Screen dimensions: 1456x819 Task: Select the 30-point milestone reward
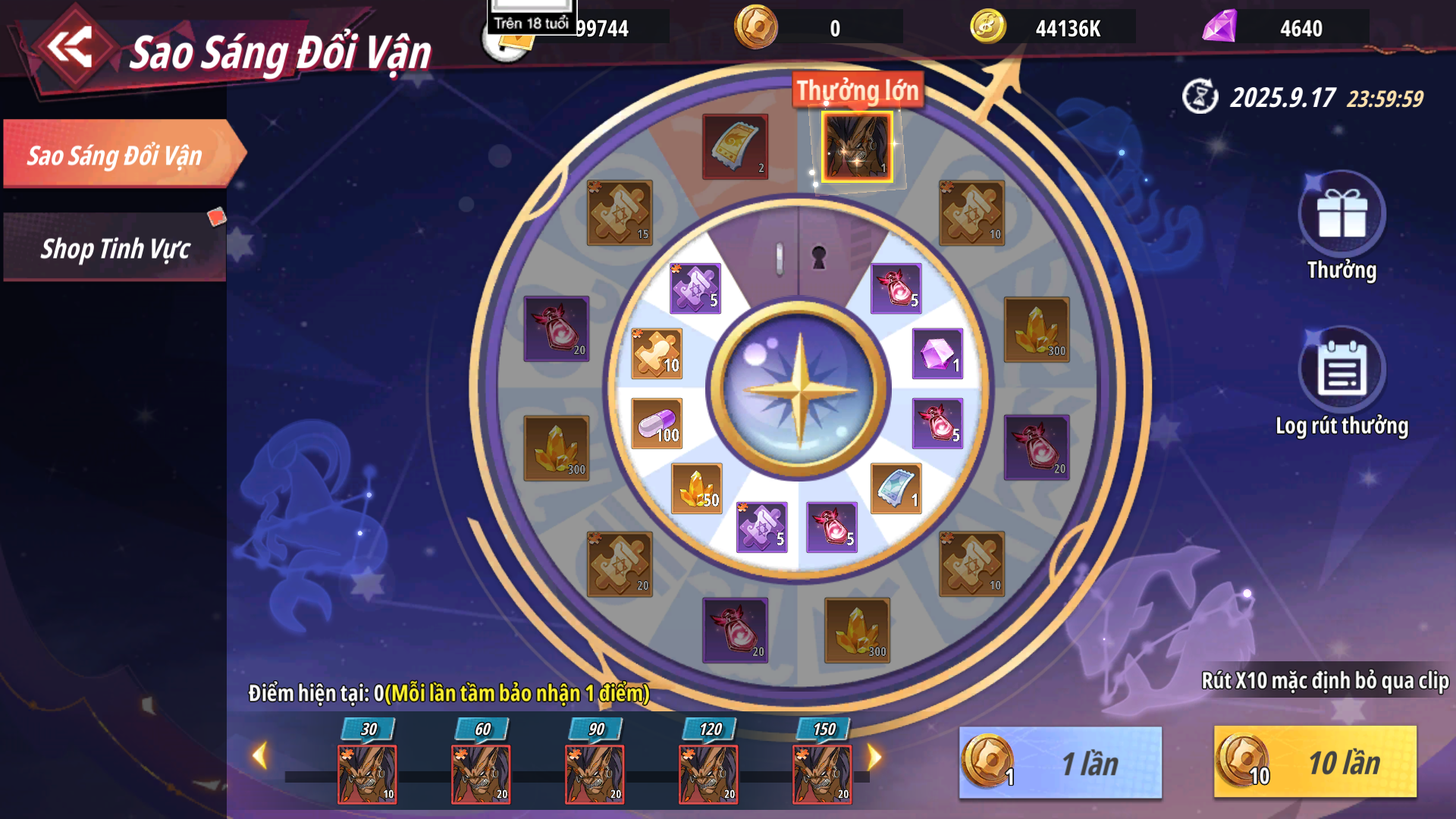[x=367, y=773]
